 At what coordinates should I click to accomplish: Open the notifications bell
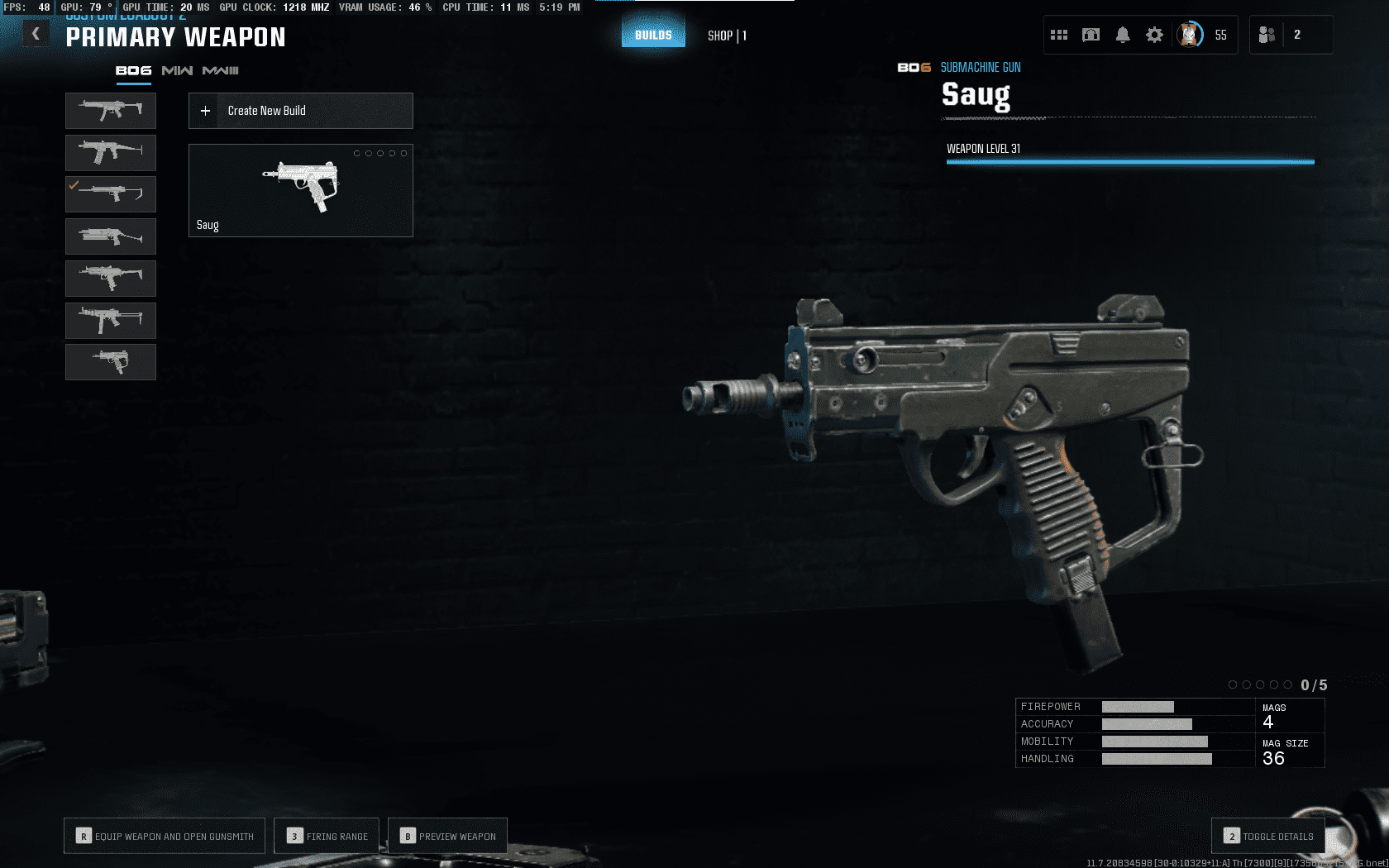click(1123, 35)
